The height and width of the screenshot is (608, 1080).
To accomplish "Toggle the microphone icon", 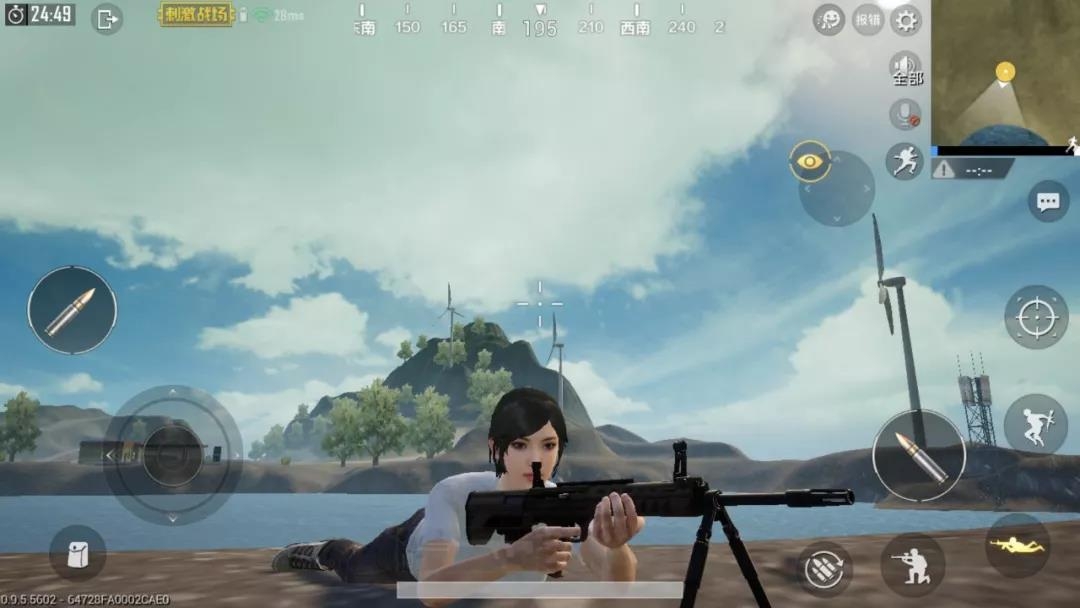I will point(906,115).
